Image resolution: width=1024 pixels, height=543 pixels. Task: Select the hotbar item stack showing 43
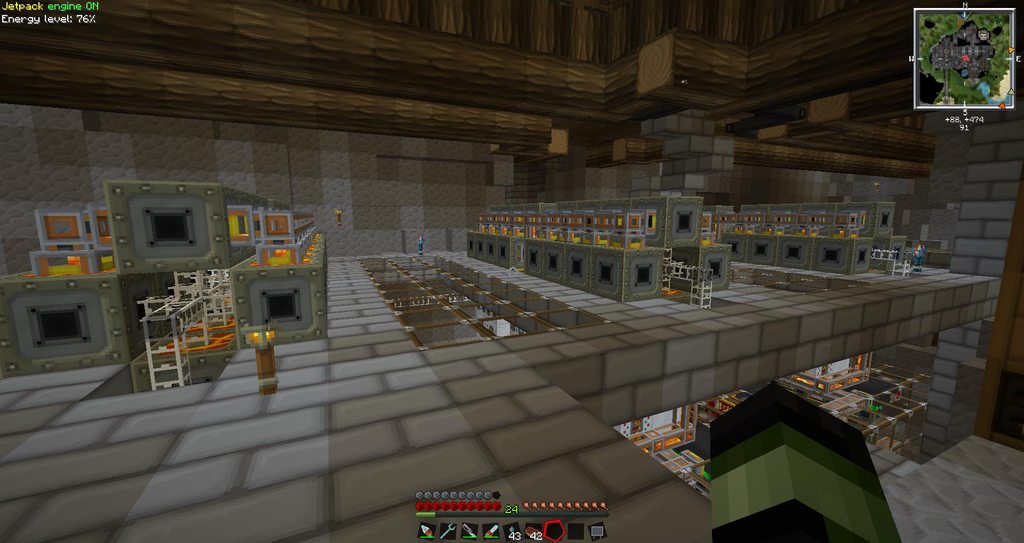click(512, 531)
